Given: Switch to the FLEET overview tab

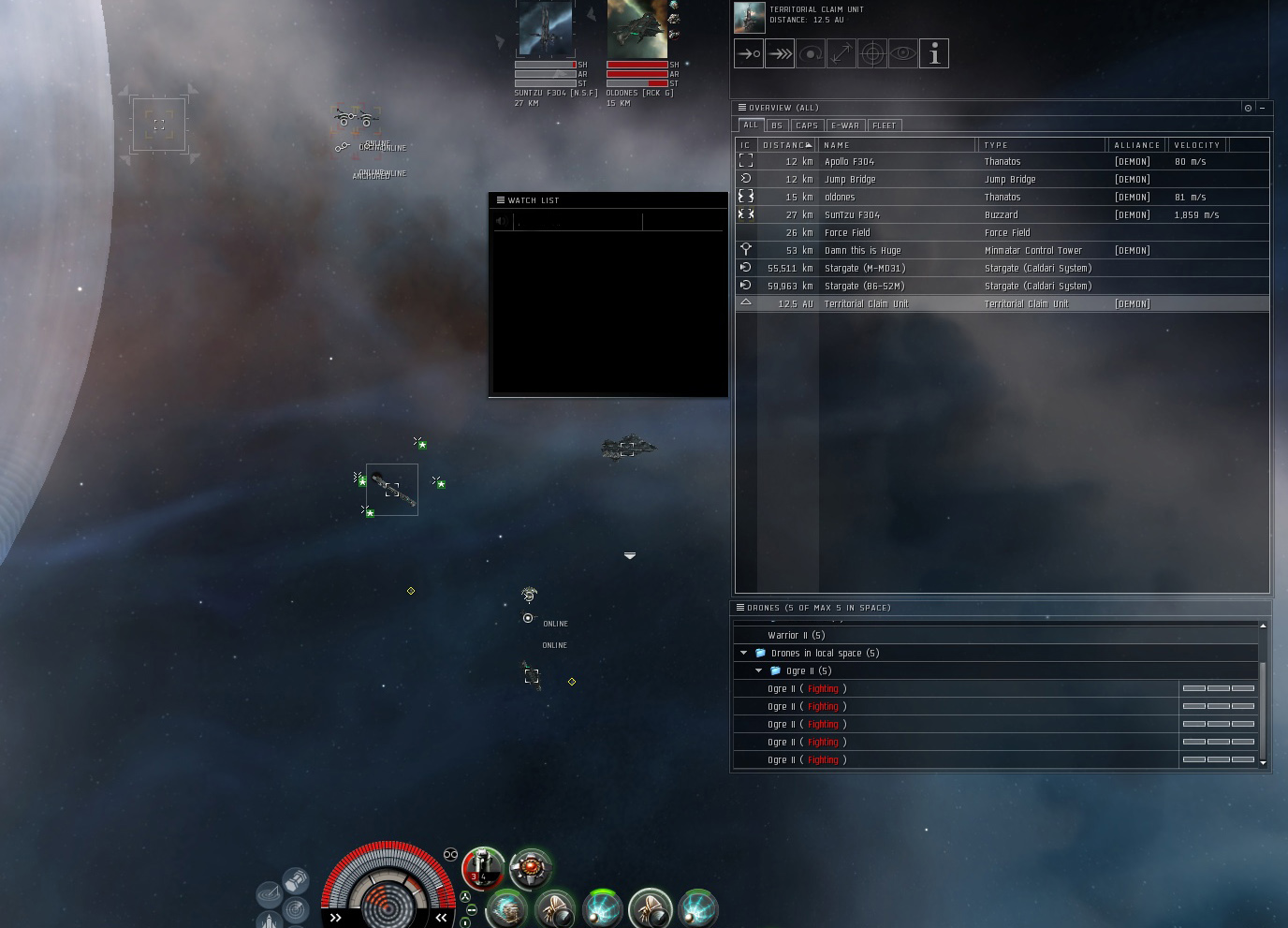Looking at the screenshot, I should click(x=885, y=125).
